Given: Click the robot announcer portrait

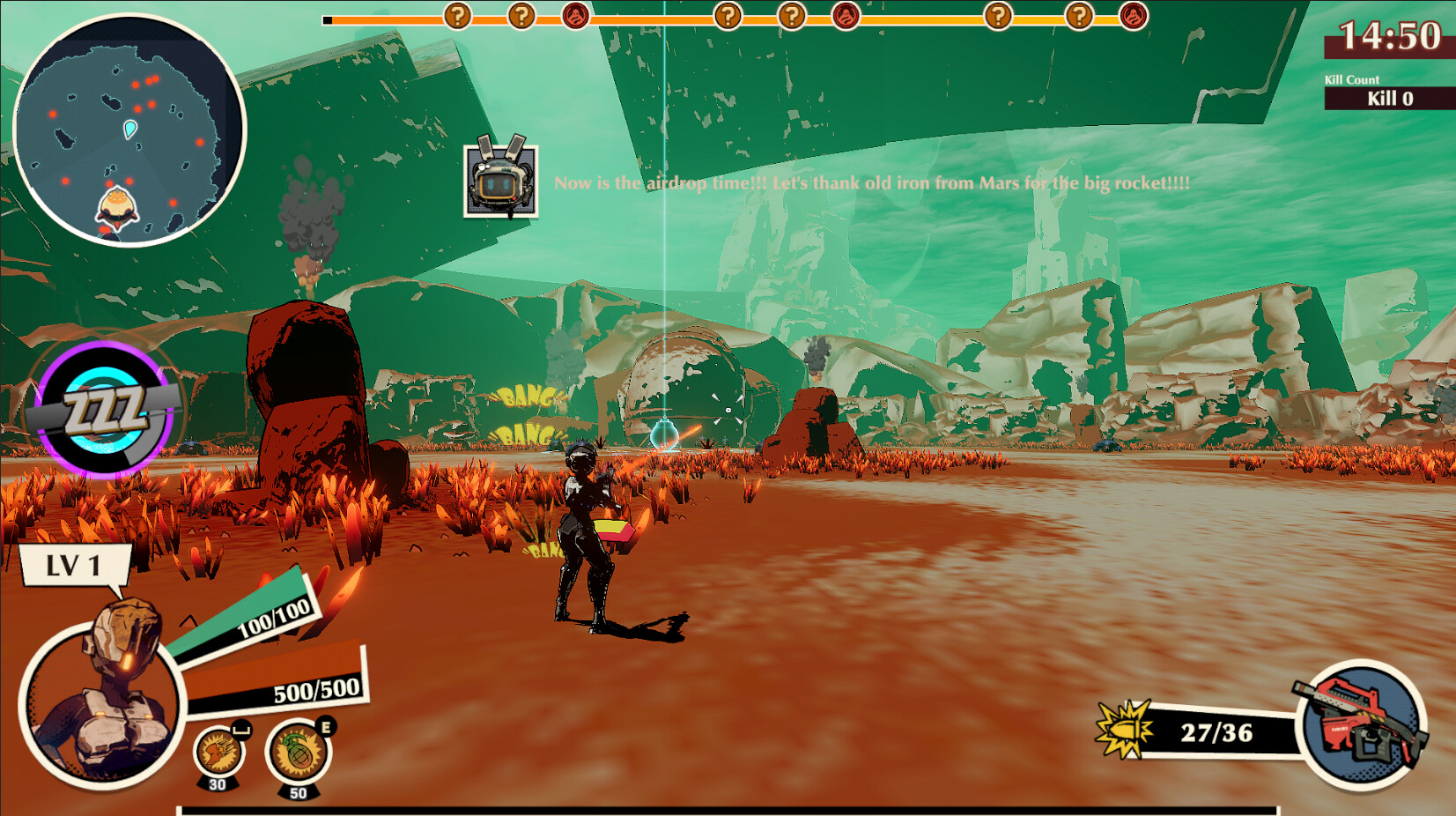Looking at the screenshot, I should coord(500,181).
